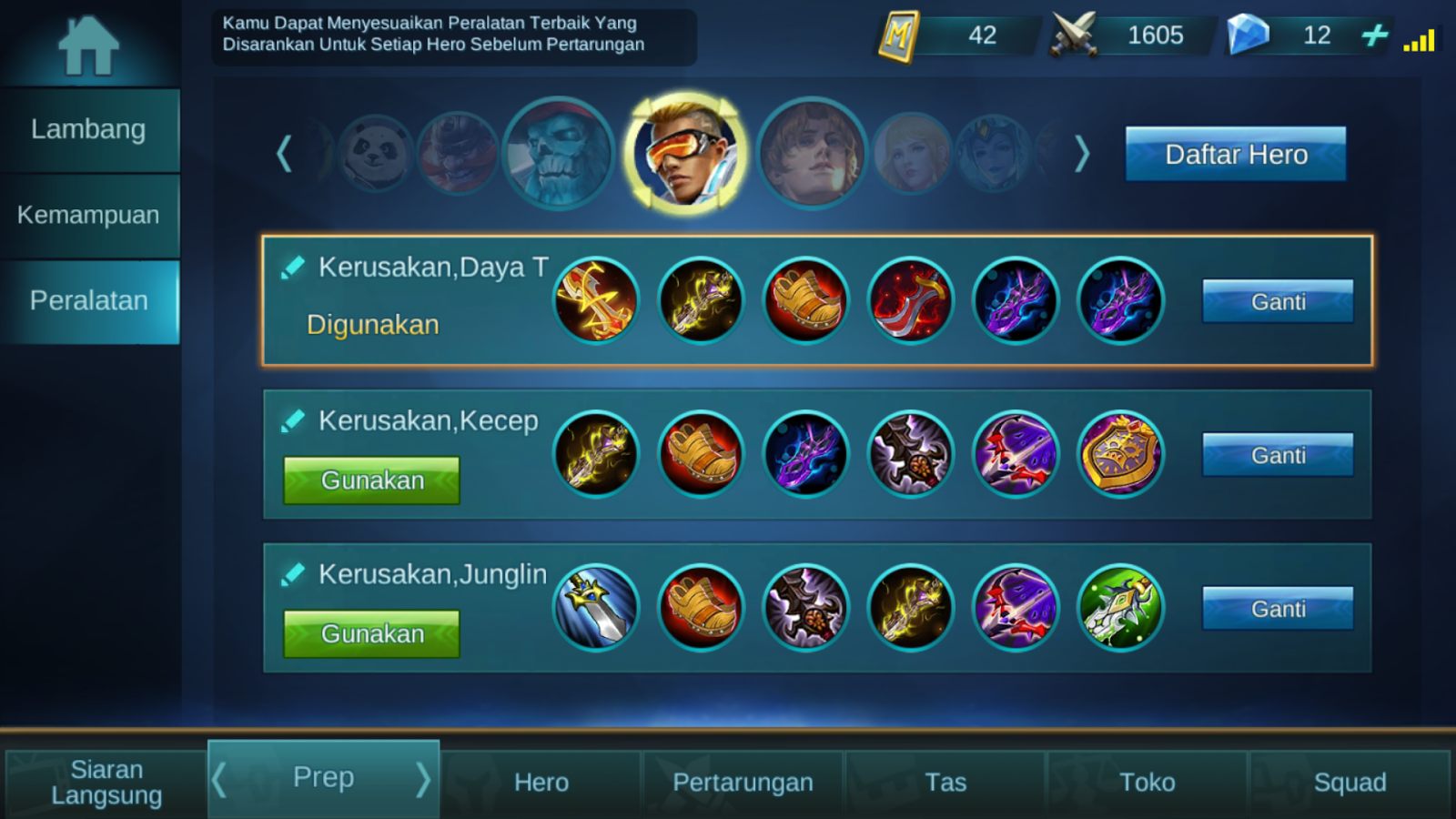The height and width of the screenshot is (819, 1456).
Task: Select the blue sword item in the Jungling build
Action: pos(596,608)
